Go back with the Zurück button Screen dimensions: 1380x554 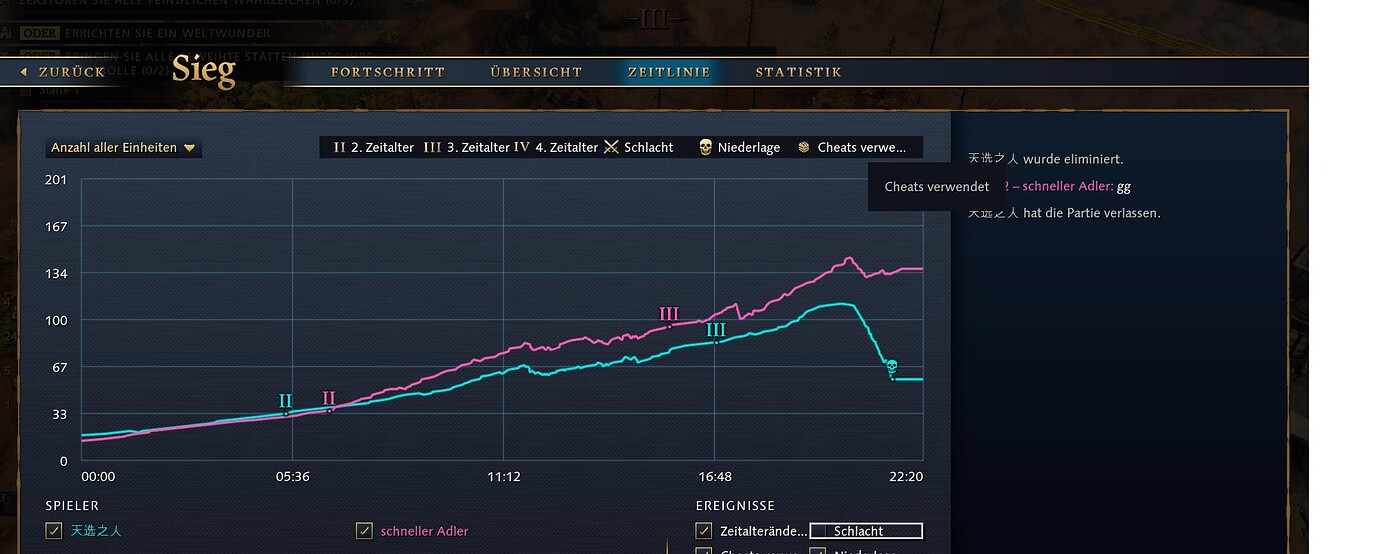tap(63, 72)
